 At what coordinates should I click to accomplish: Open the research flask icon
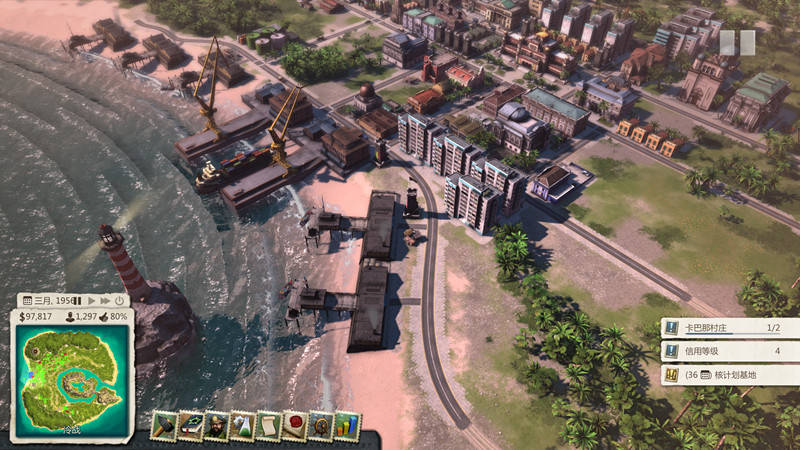(243, 427)
